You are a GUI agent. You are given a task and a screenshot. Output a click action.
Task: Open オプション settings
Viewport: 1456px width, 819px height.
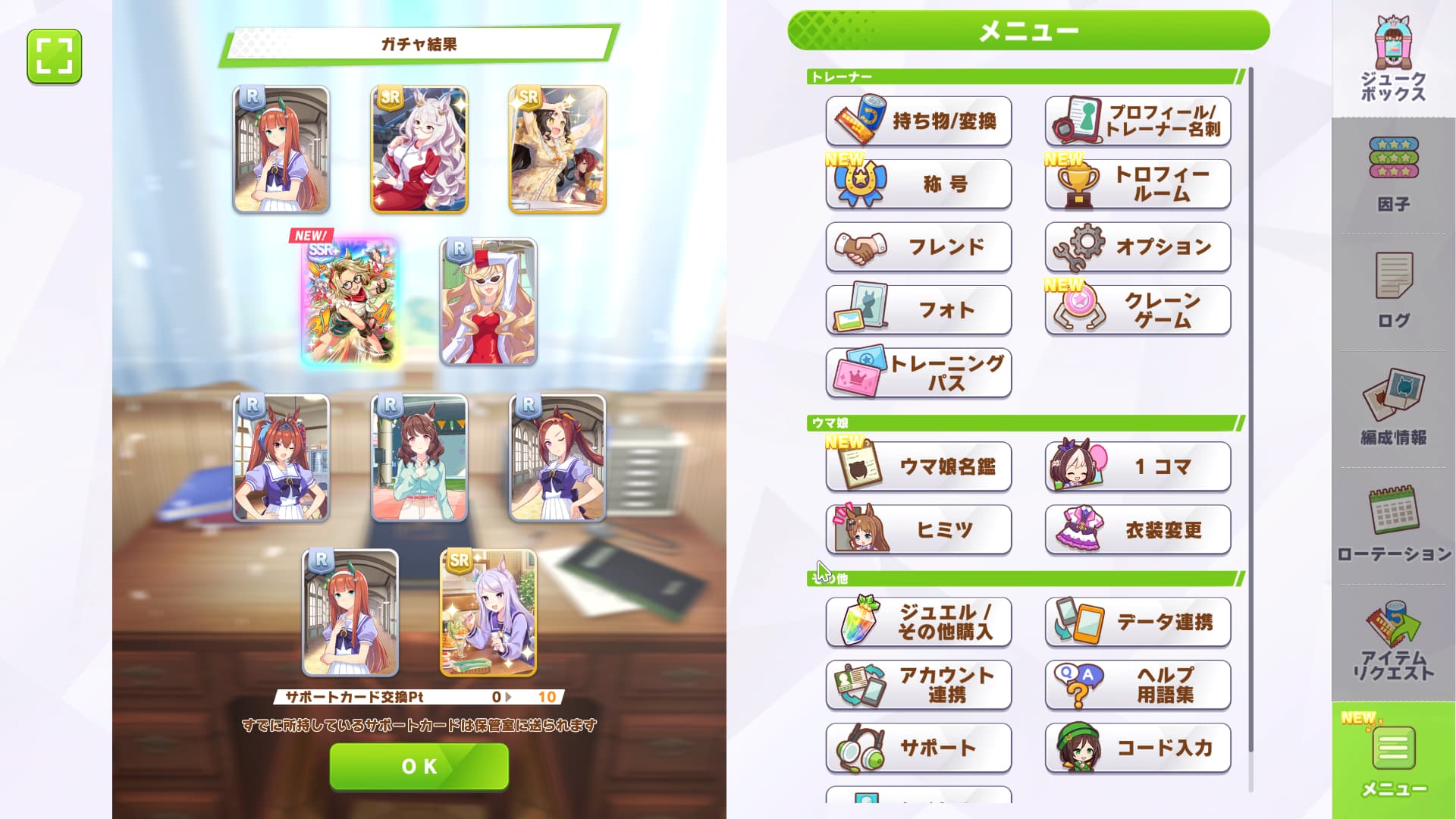[x=1137, y=247]
